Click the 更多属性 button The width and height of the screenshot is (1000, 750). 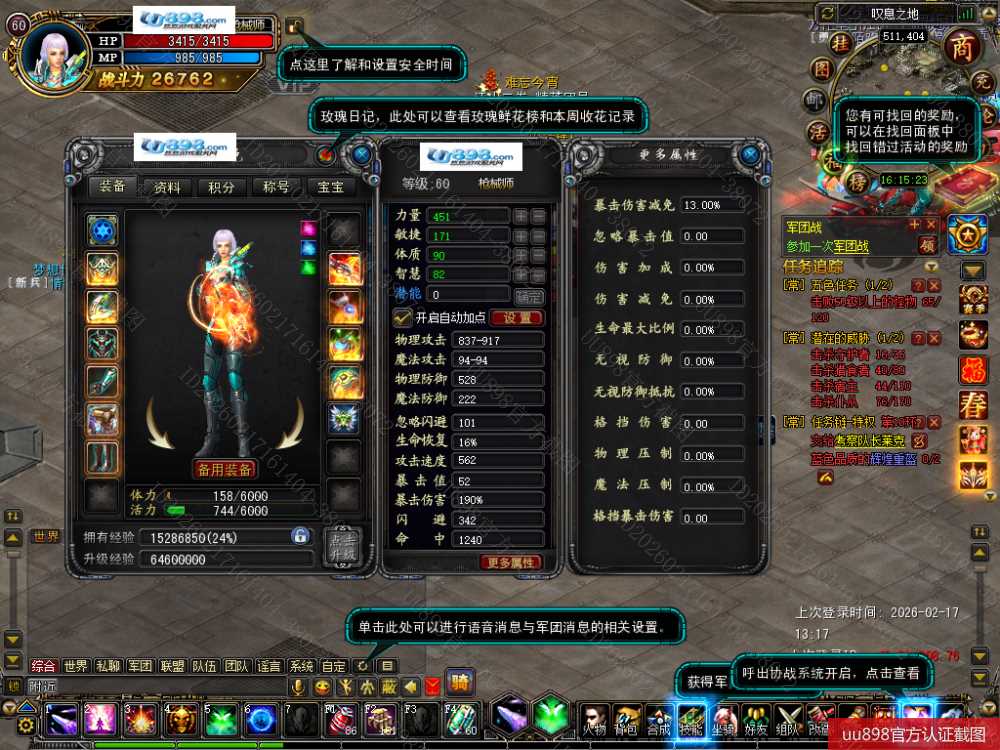tap(512, 563)
